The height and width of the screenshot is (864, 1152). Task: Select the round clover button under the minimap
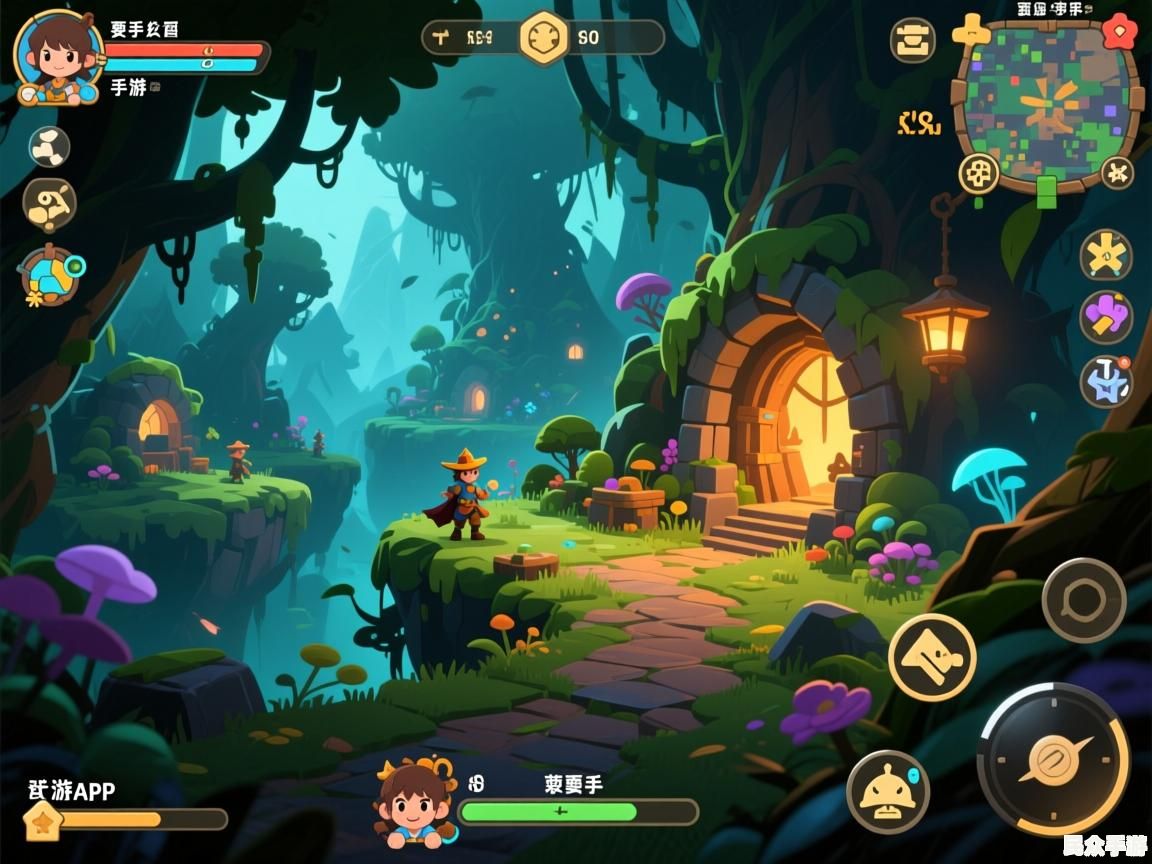[979, 174]
